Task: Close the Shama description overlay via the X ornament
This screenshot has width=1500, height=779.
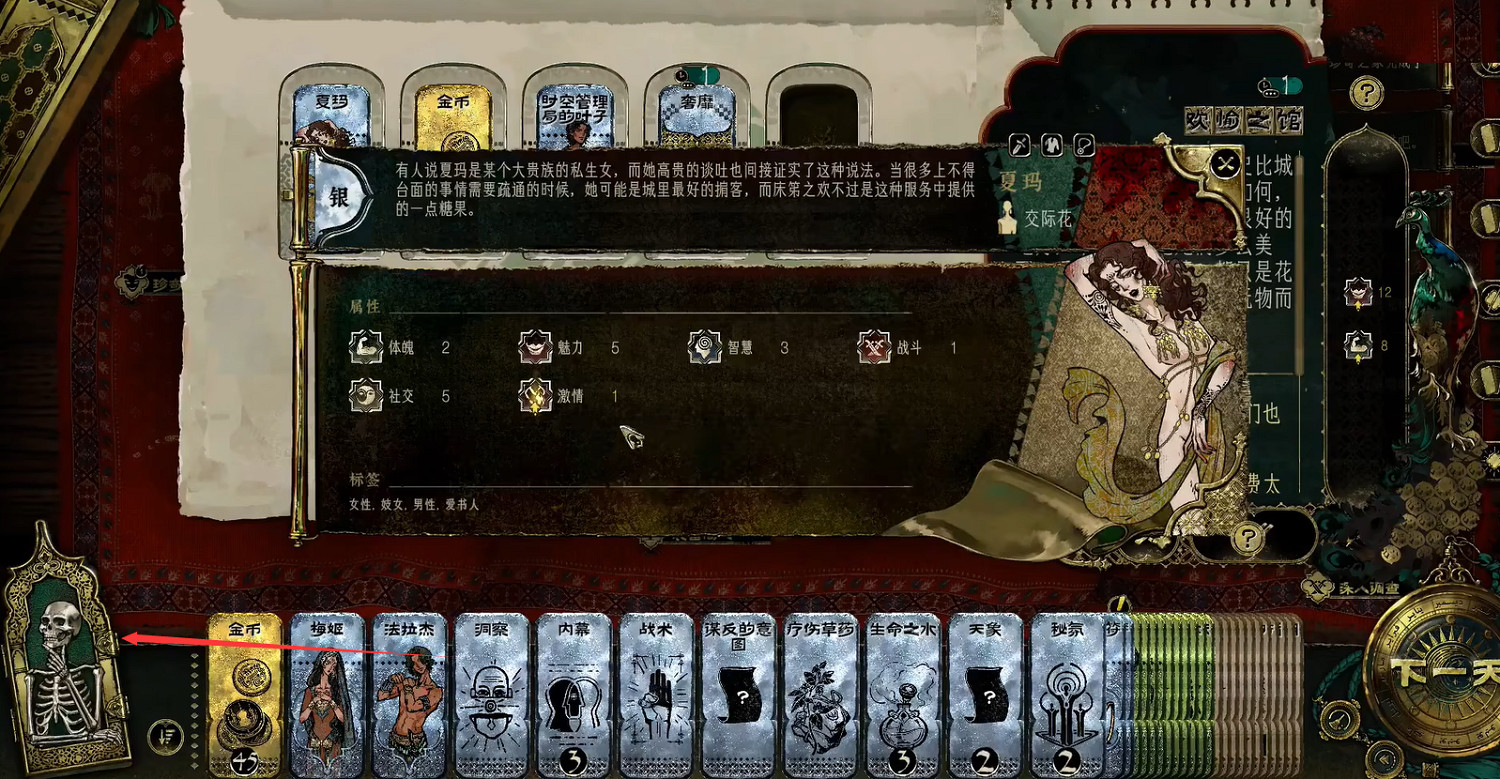Action: [x=1223, y=164]
